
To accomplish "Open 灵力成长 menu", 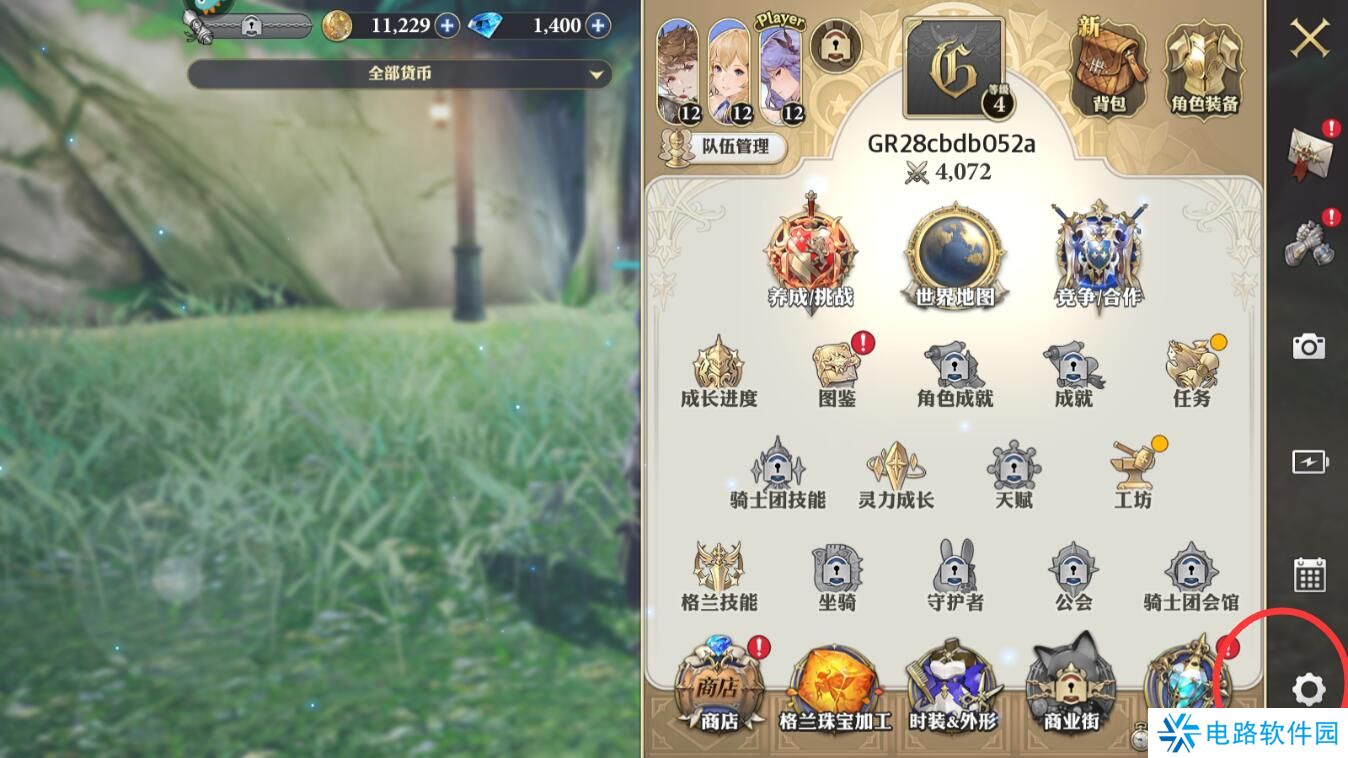I will (x=895, y=476).
